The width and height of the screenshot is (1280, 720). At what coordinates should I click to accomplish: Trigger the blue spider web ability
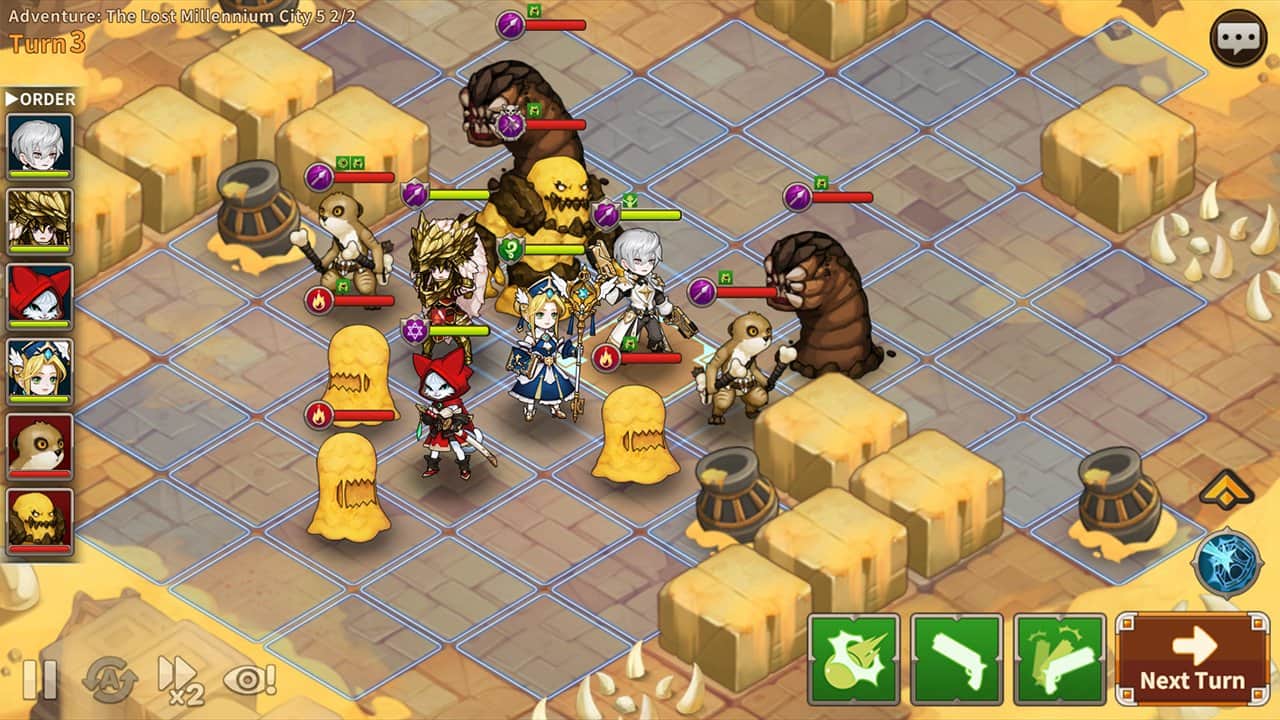pos(1227,563)
